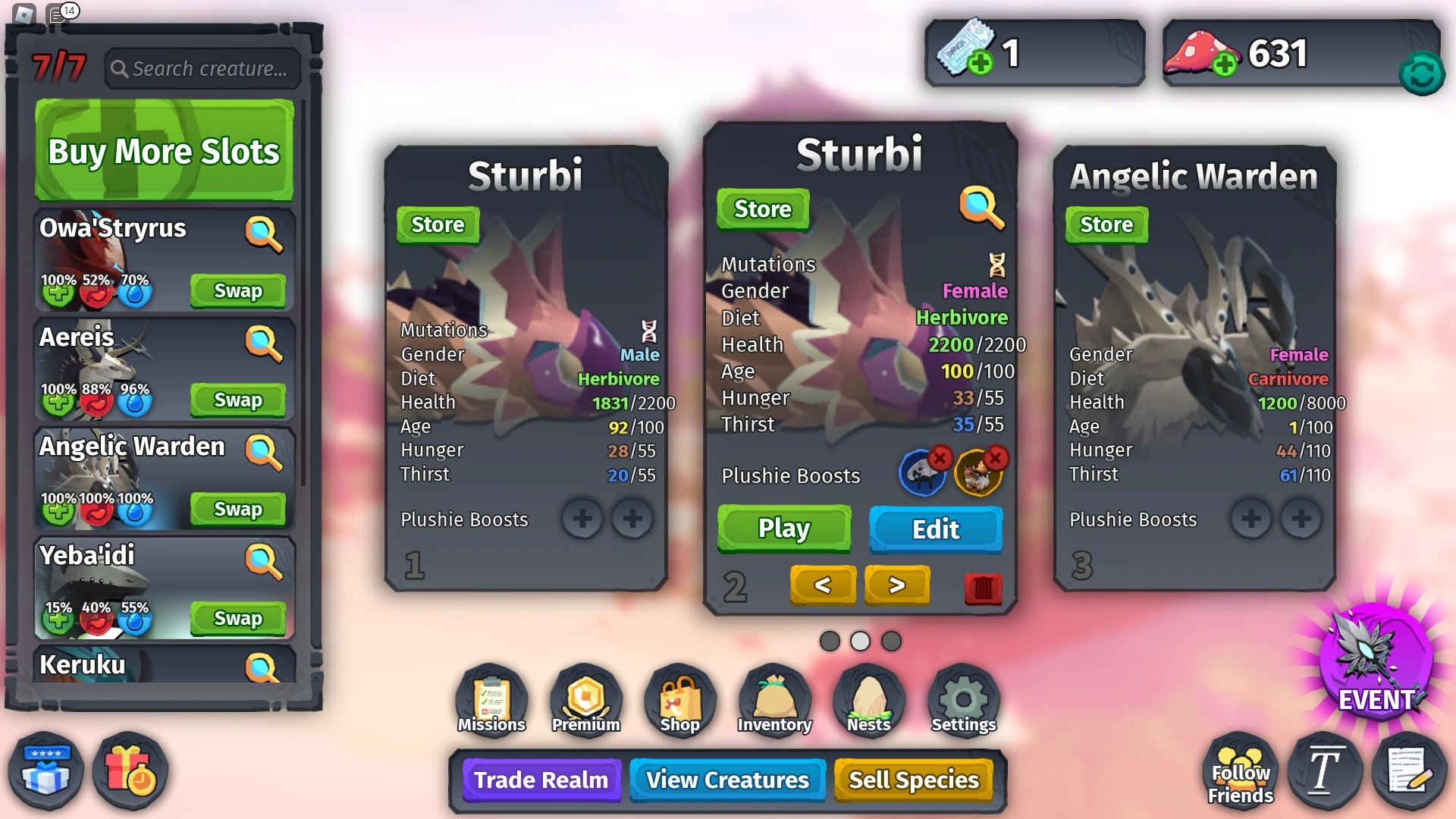1456x819 pixels.
Task: Type in the Search creature field
Action: click(202, 68)
